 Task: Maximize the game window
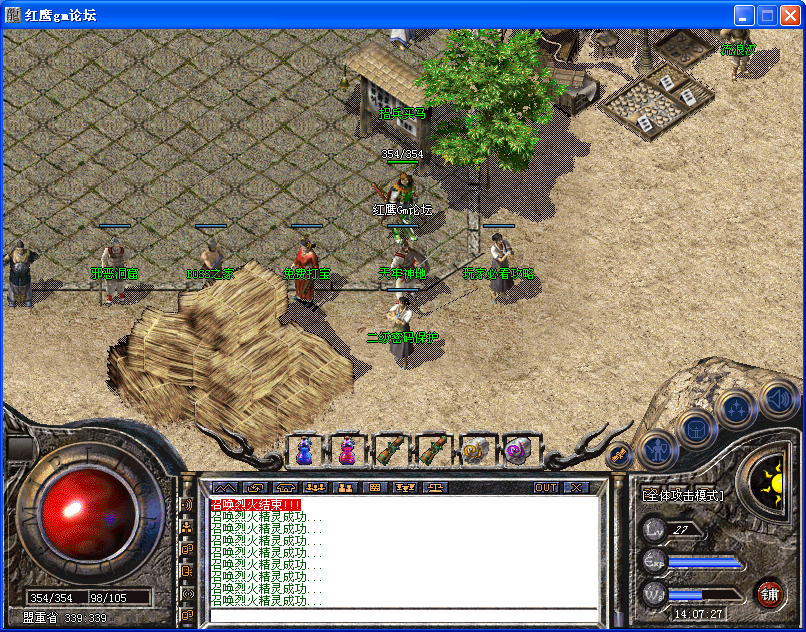pyautogui.click(x=767, y=15)
